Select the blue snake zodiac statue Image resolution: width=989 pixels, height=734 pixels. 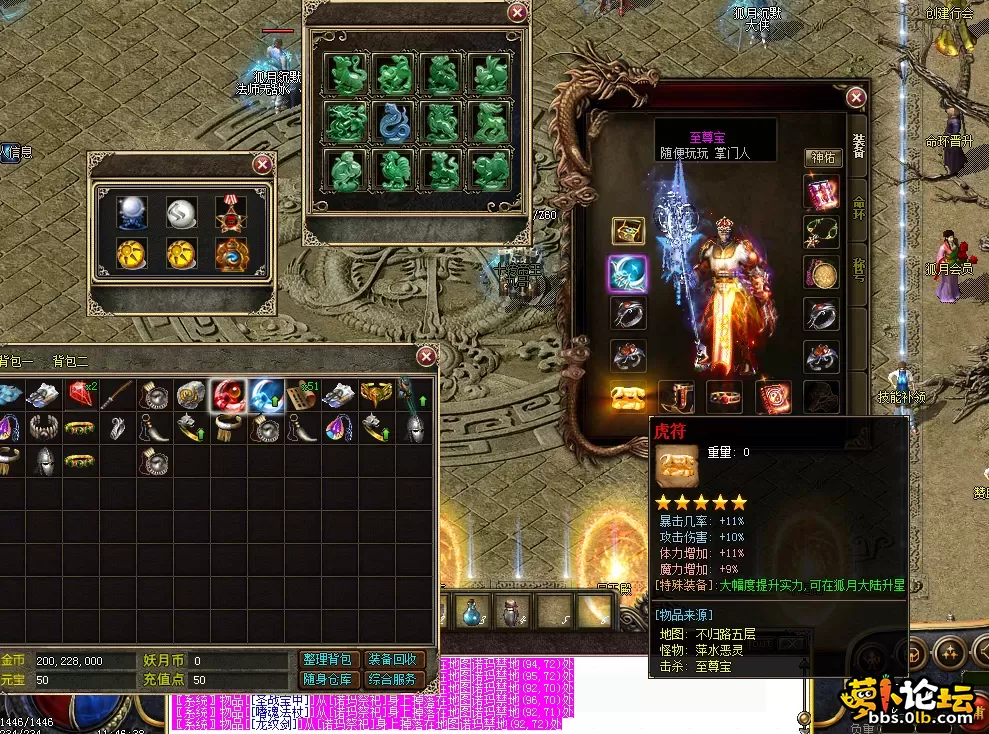pyautogui.click(x=394, y=122)
